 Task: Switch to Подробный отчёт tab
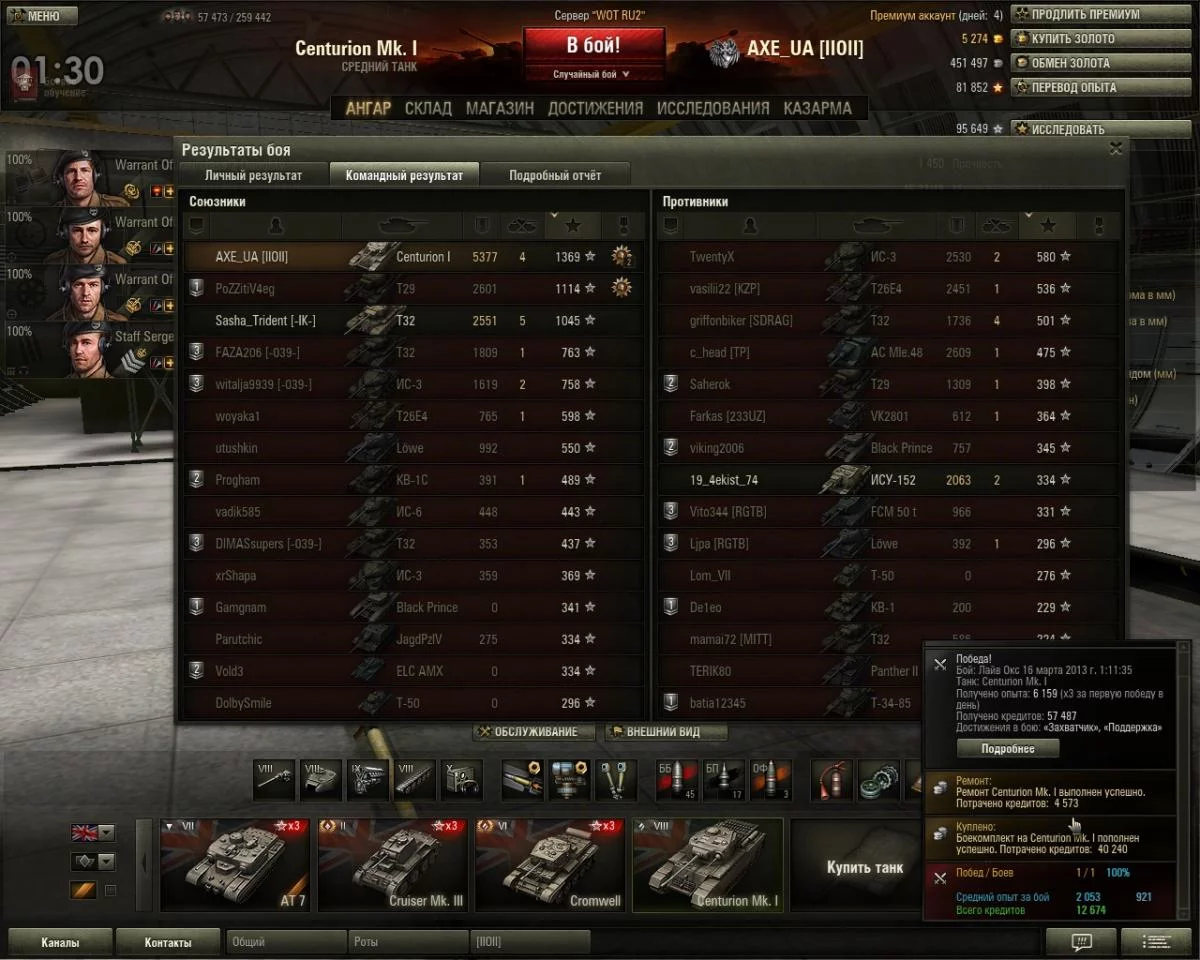point(555,175)
